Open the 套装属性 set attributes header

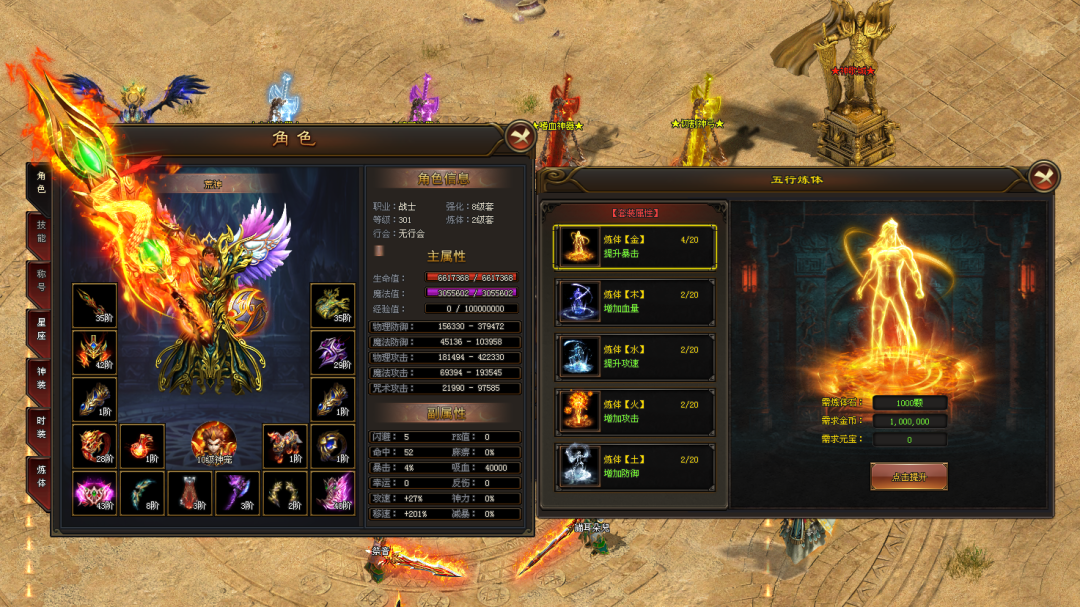[x=635, y=213]
